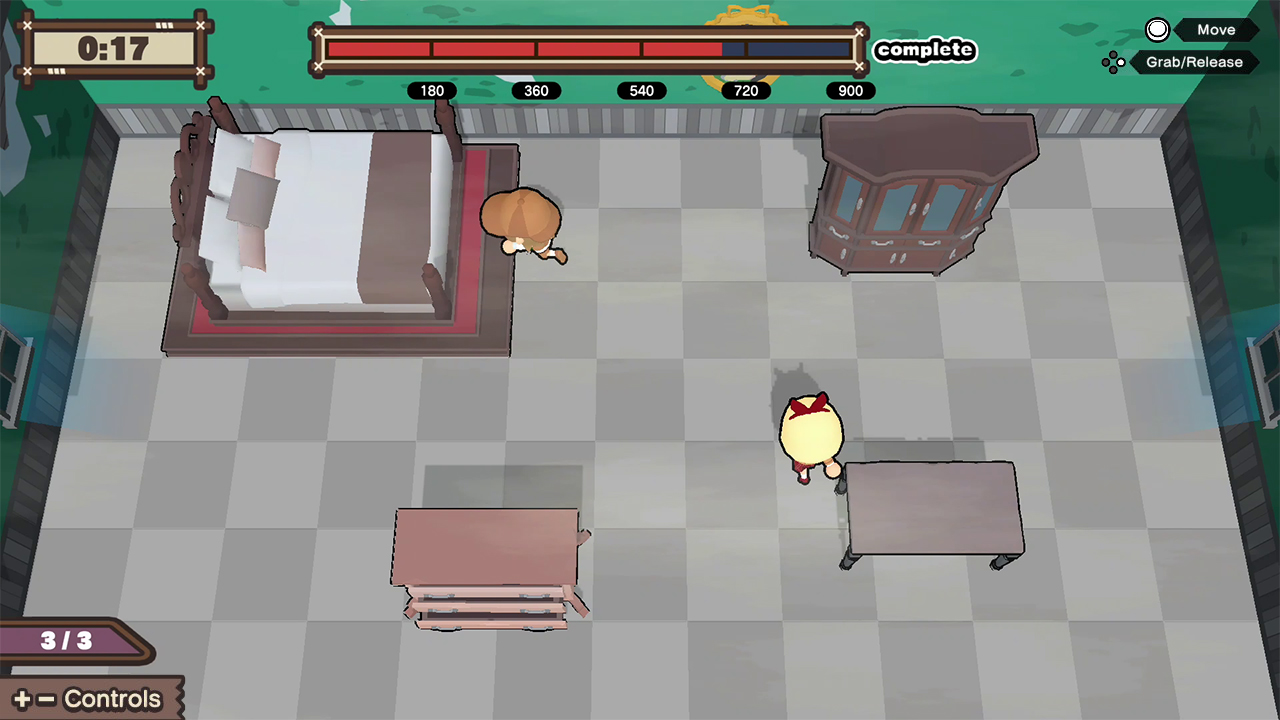Click the 180 score marker label
The width and height of the screenshot is (1280, 720).
pos(431,91)
